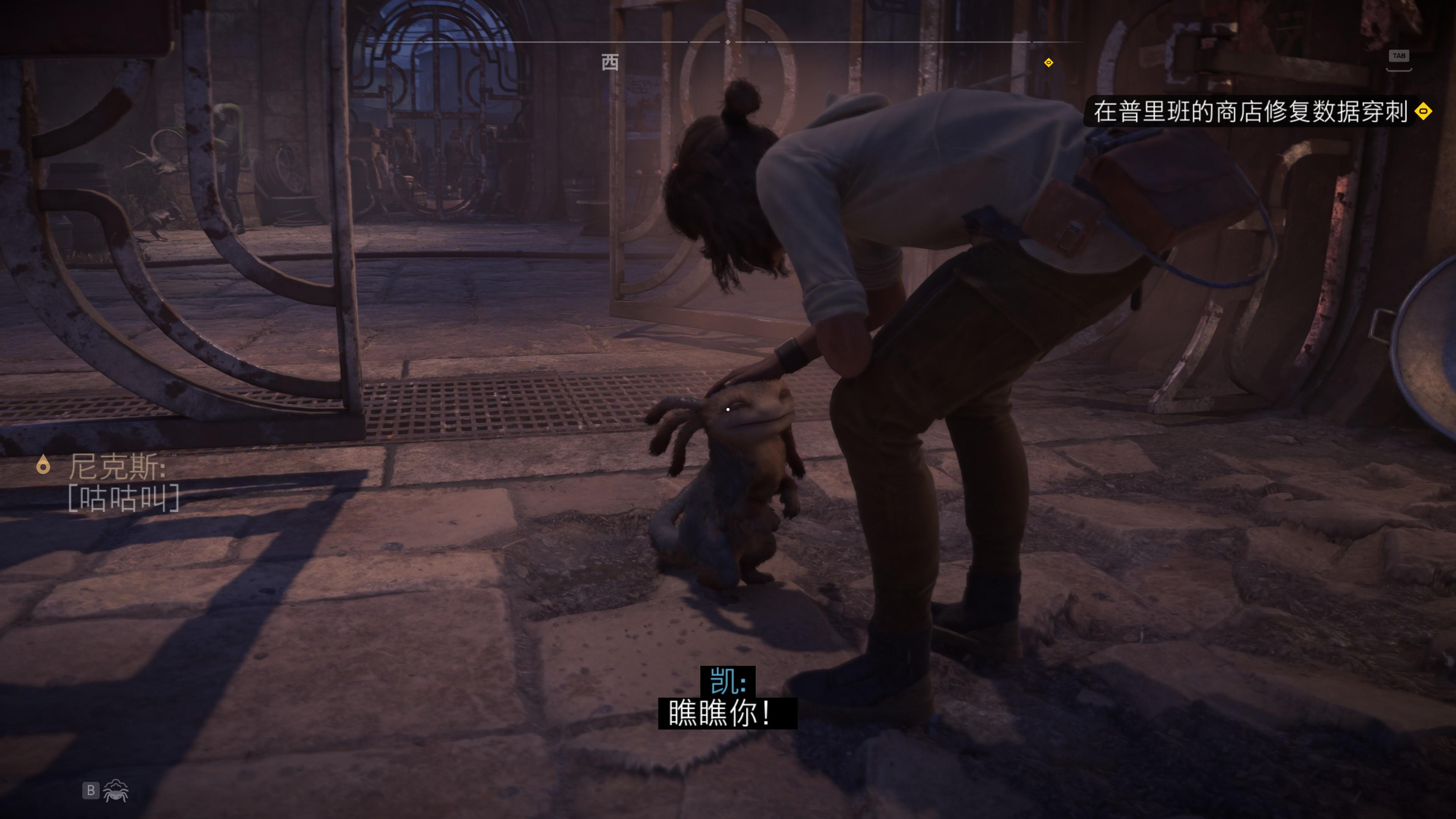This screenshot has width=1456, height=819.
Task: Click the yellow quest diamond beside the objective text
Action: 1423,111
